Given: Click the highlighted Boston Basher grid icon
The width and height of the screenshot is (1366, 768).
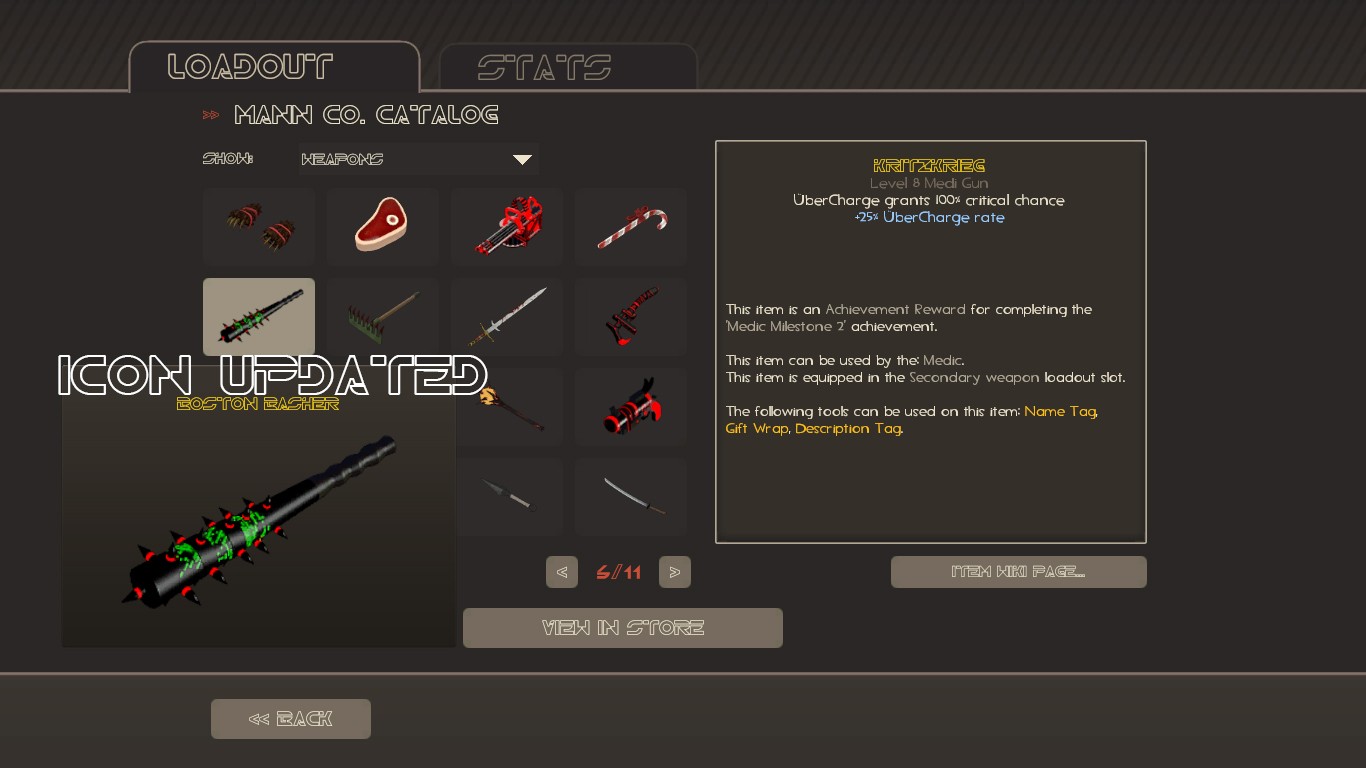Looking at the screenshot, I should point(258,316).
